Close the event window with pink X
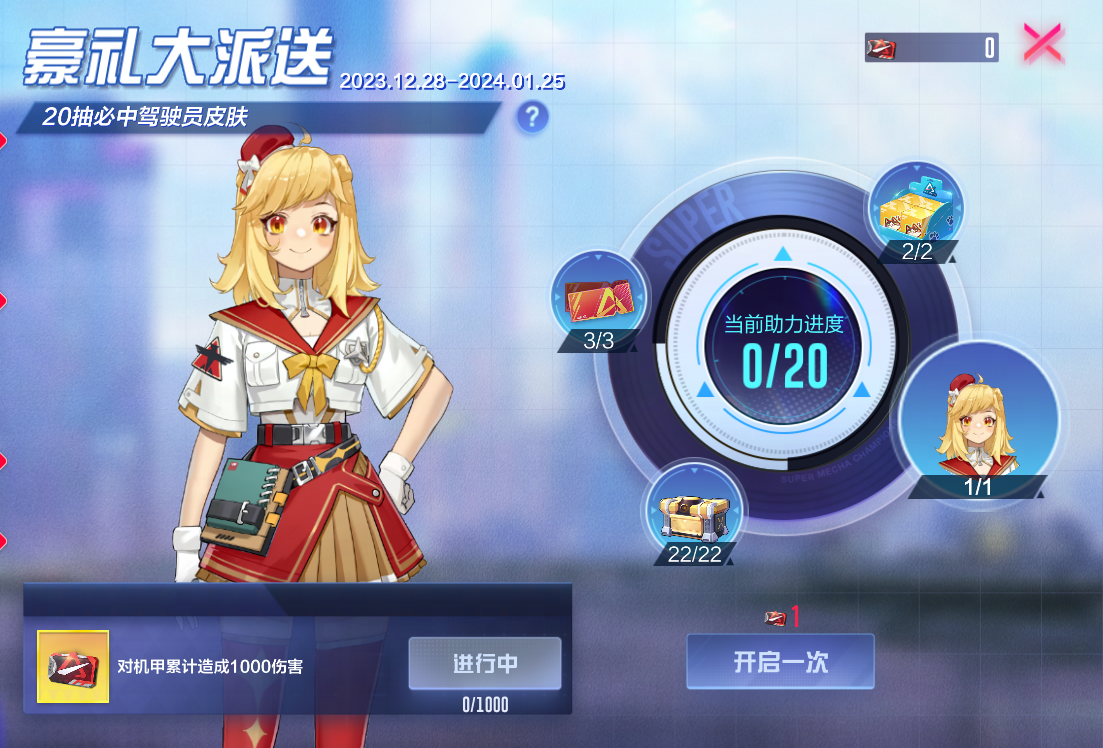The image size is (1103, 748). pos(1043,45)
